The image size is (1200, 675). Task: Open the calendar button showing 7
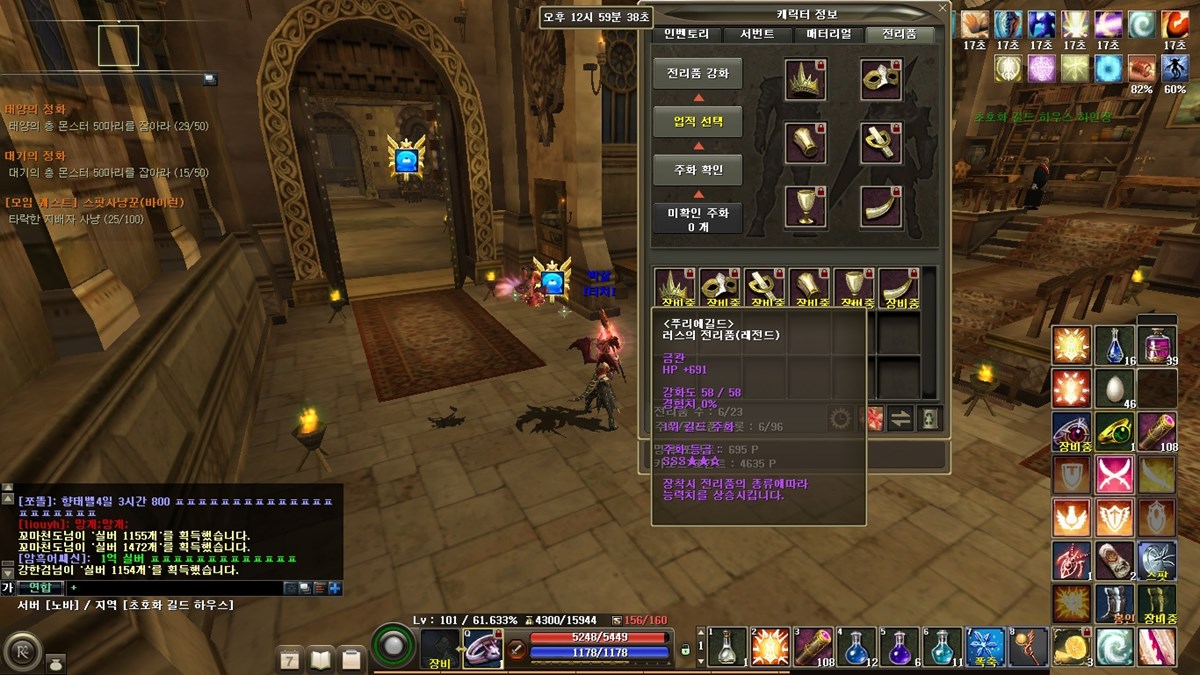click(x=290, y=659)
